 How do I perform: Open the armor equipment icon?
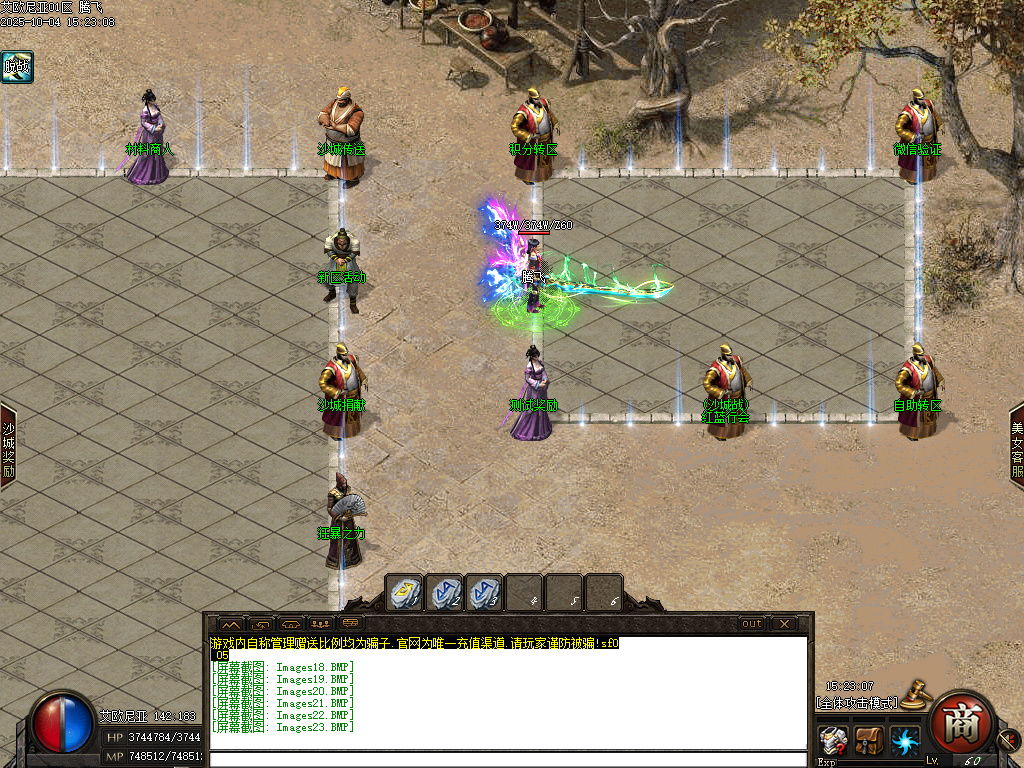tap(833, 741)
